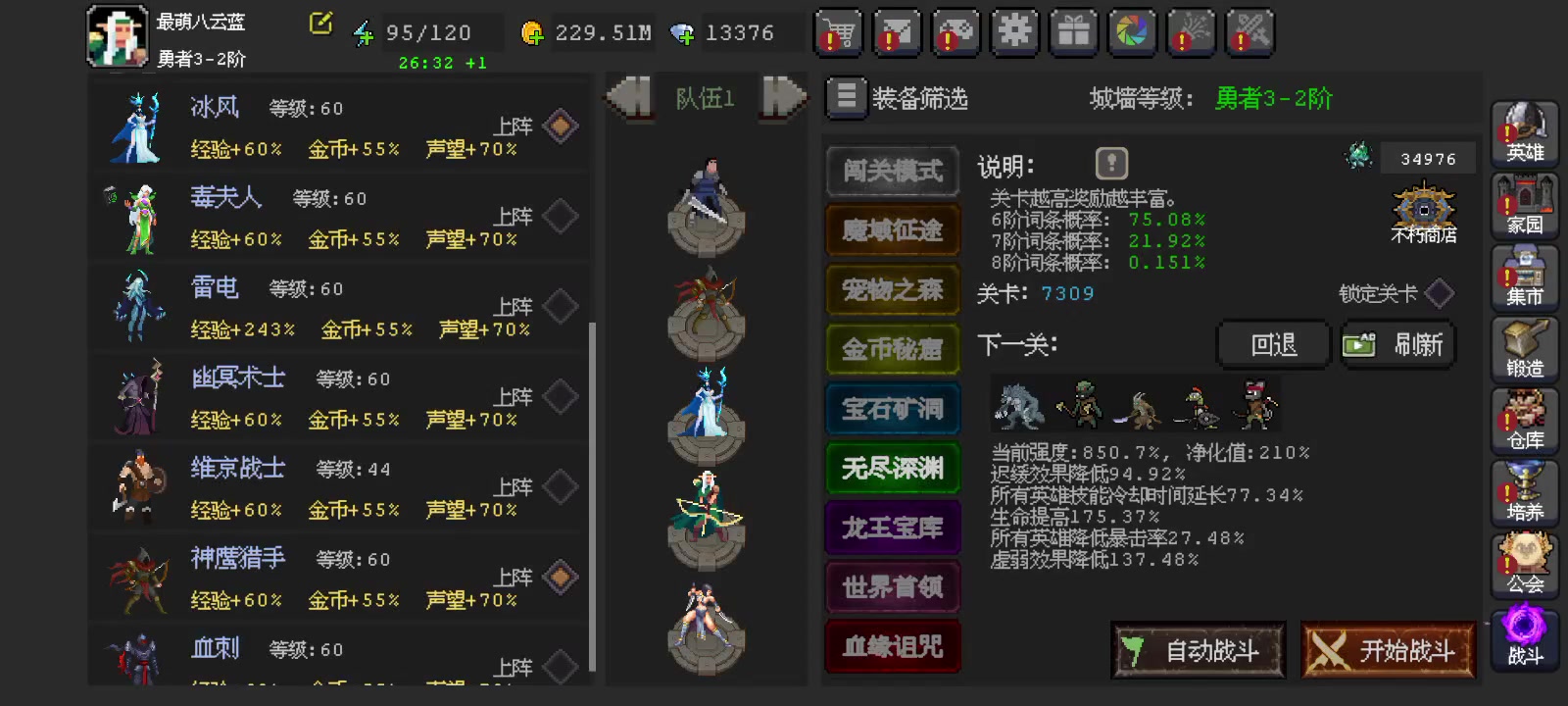Switch to 无尽深渊 mode
The height and width of the screenshot is (706, 1568).
[892, 469]
